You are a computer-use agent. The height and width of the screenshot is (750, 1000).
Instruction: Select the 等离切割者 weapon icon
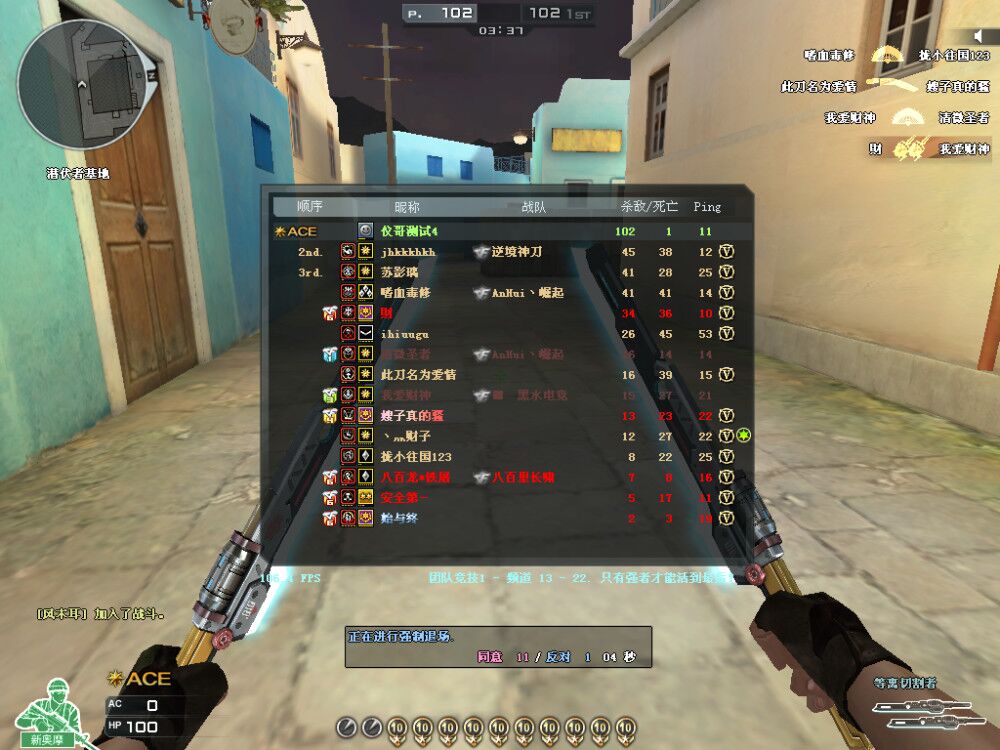tap(920, 713)
